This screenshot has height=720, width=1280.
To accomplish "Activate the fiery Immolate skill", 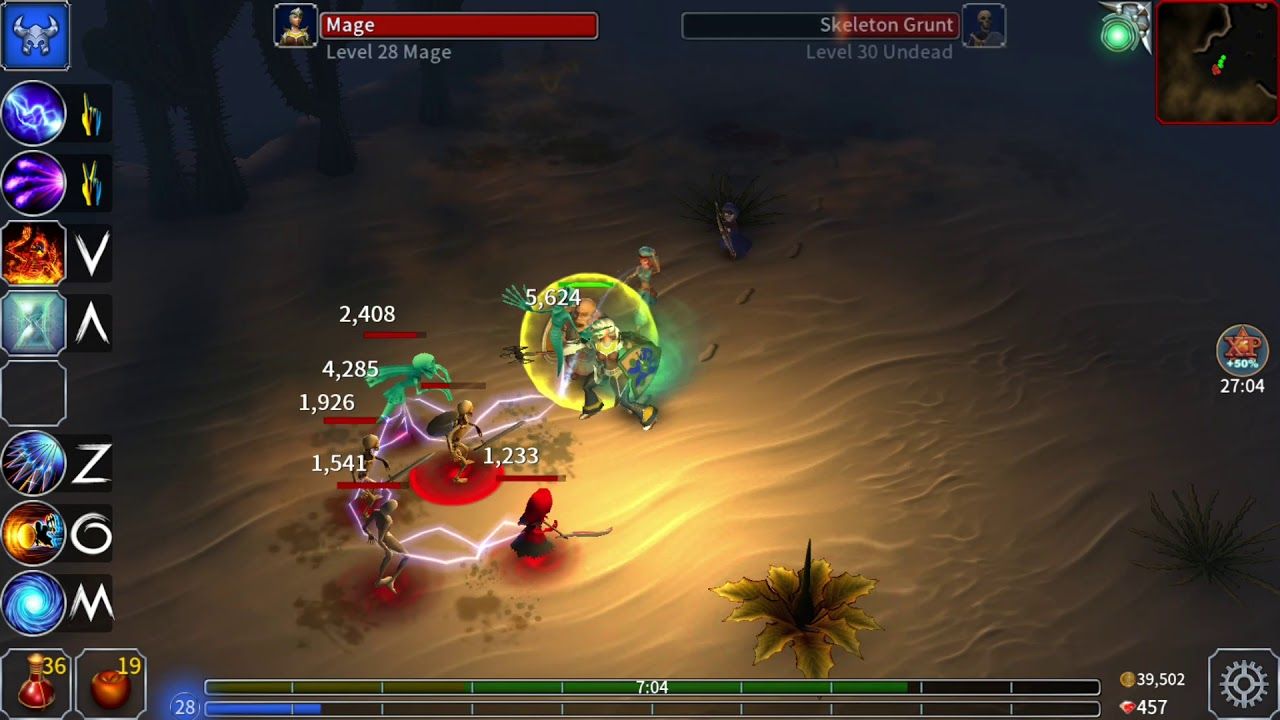I will [36, 253].
